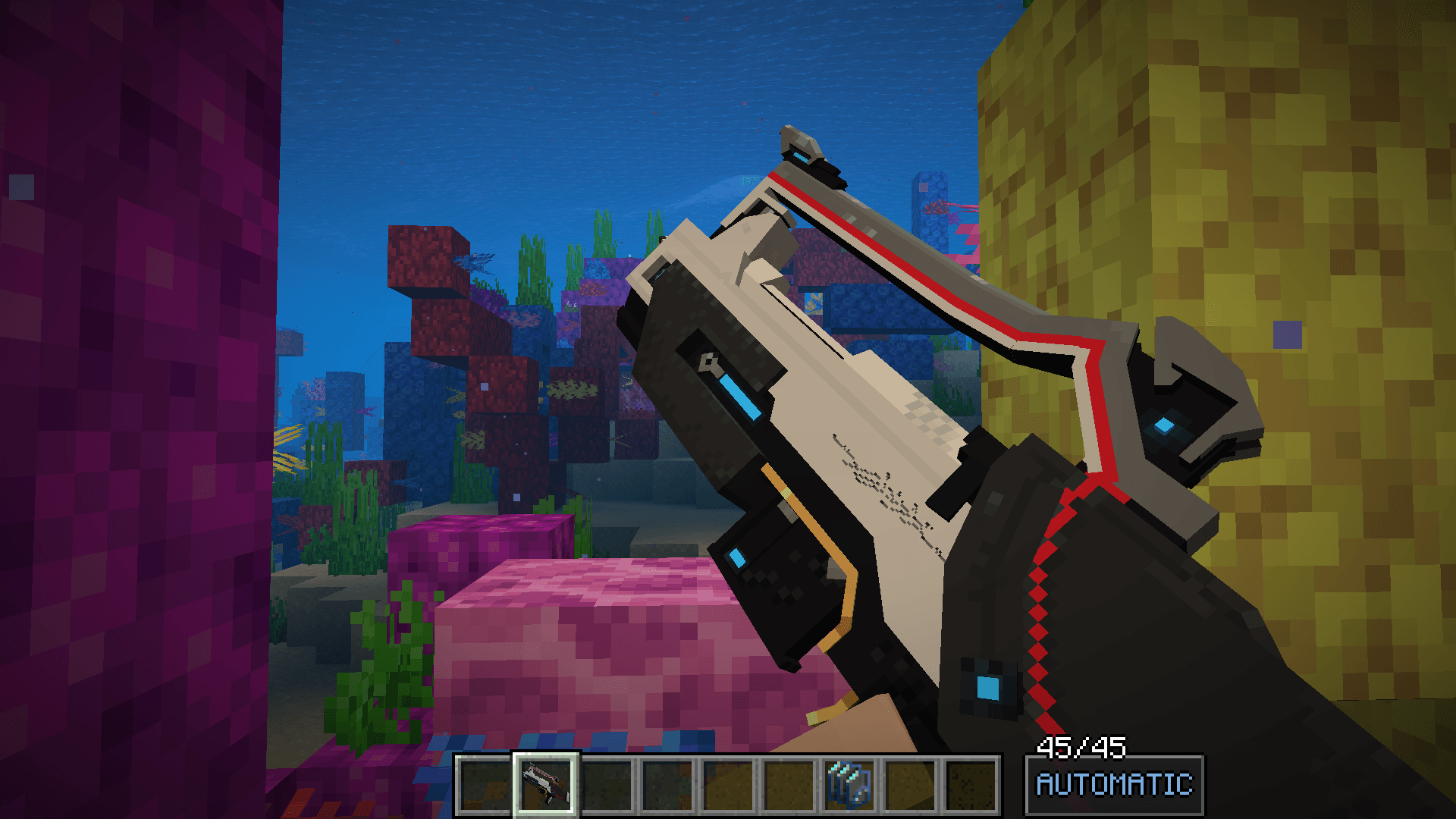This screenshot has width=1456, height=819.
Task: Click the selected hotbar slot highlight frame
Action: click(546, 778)
